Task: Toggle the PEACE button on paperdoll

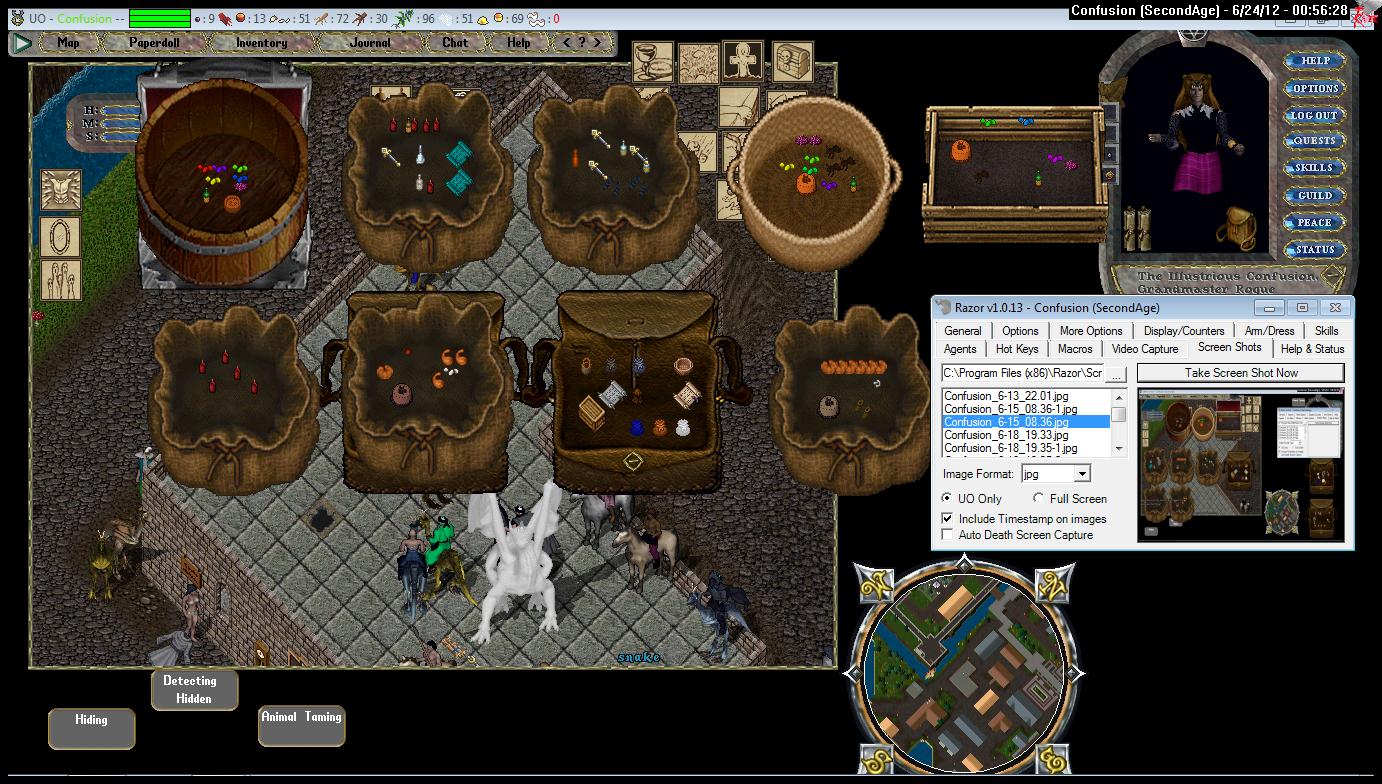Action: pyautogui.click(x=1315, y=222)
